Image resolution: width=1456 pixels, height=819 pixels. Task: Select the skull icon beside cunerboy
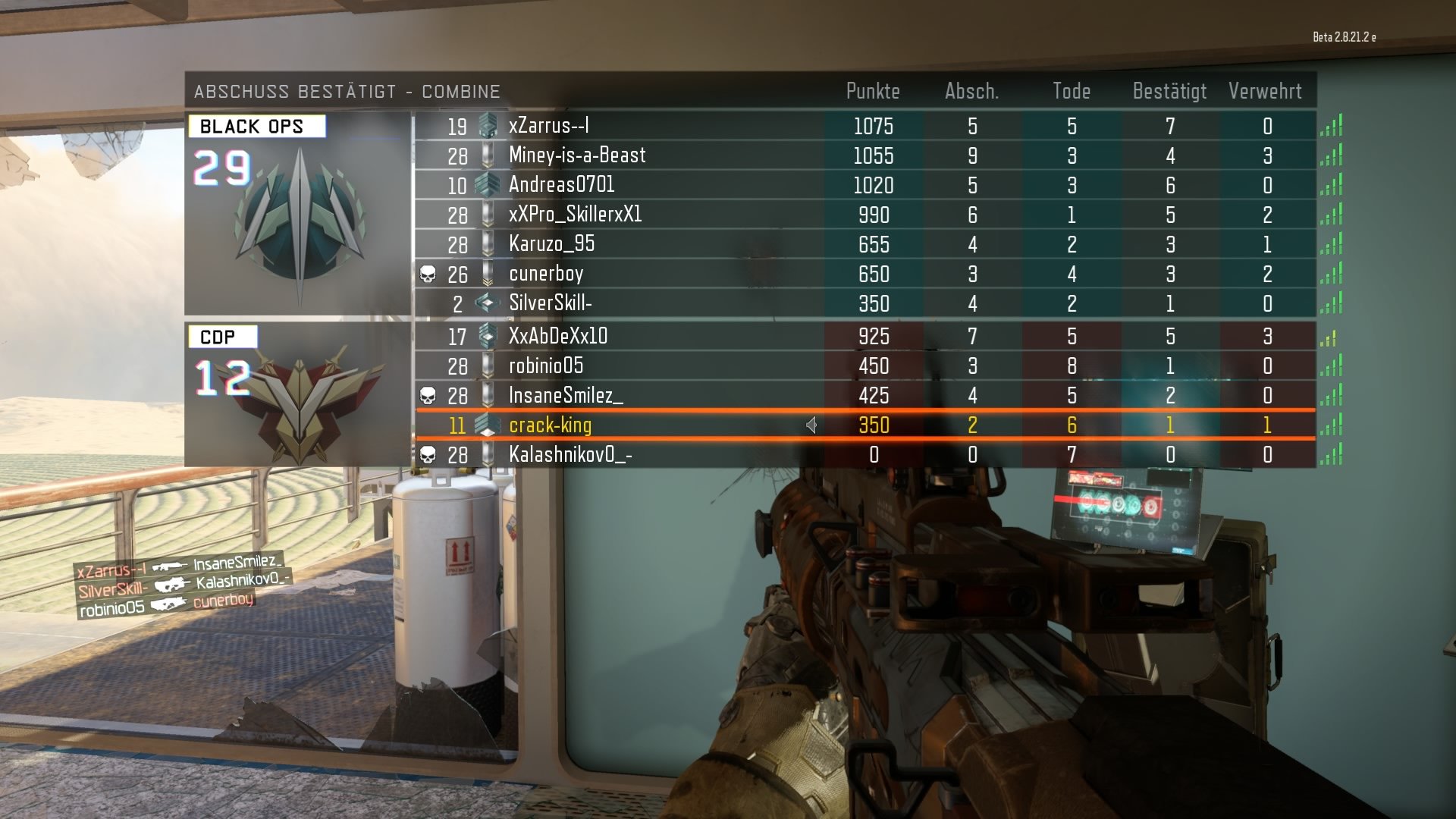(427, 274)
